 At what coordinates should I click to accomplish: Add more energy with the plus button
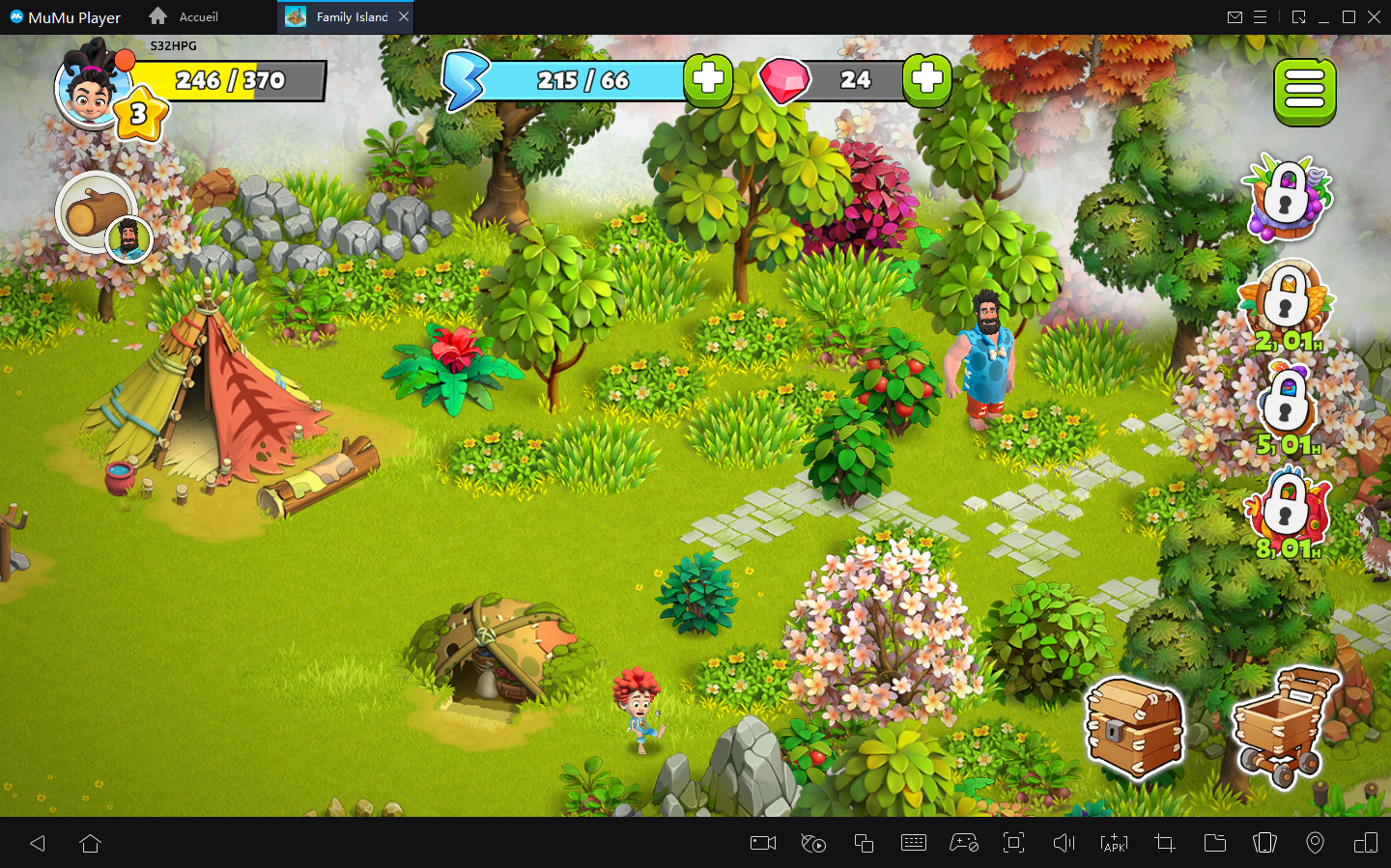coord(708,79)
